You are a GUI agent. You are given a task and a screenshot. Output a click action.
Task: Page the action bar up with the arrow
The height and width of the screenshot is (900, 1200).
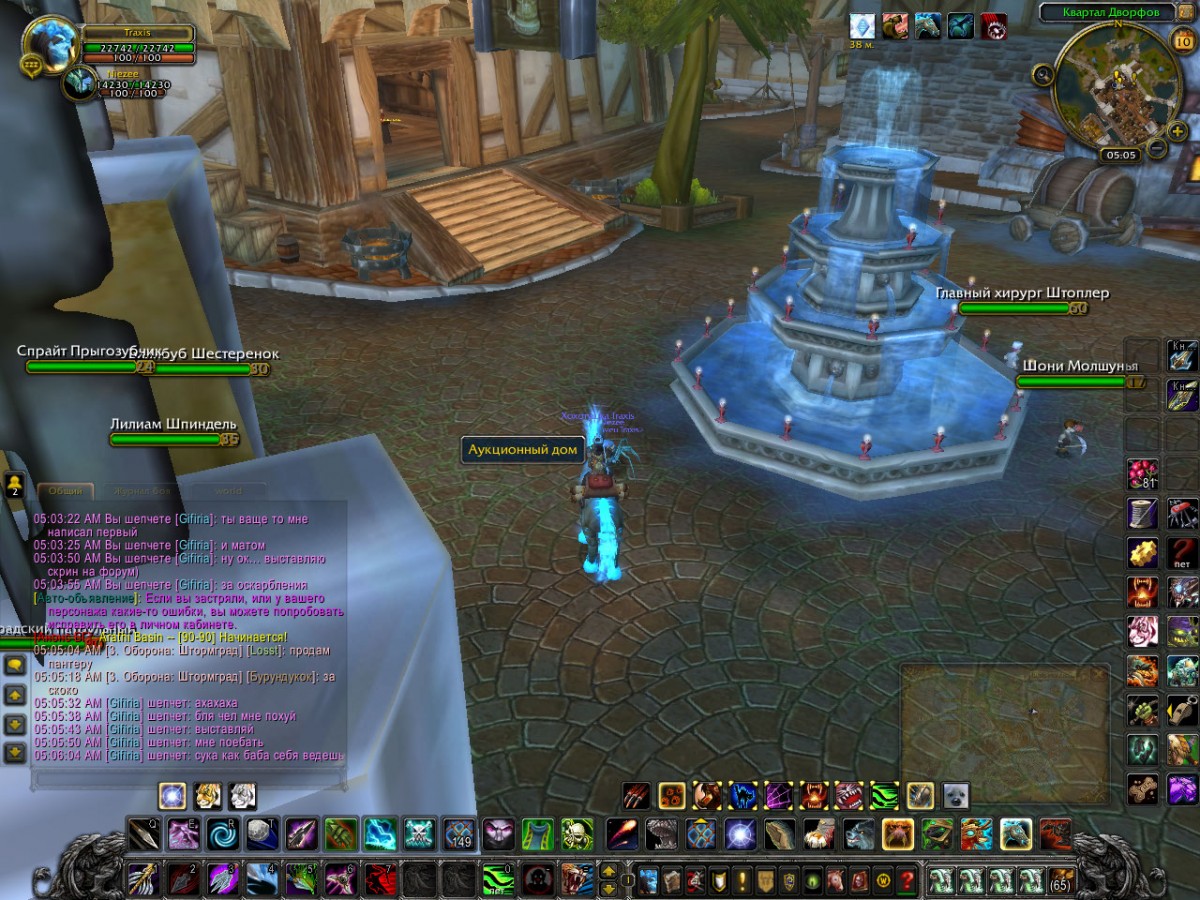(607, 870)
